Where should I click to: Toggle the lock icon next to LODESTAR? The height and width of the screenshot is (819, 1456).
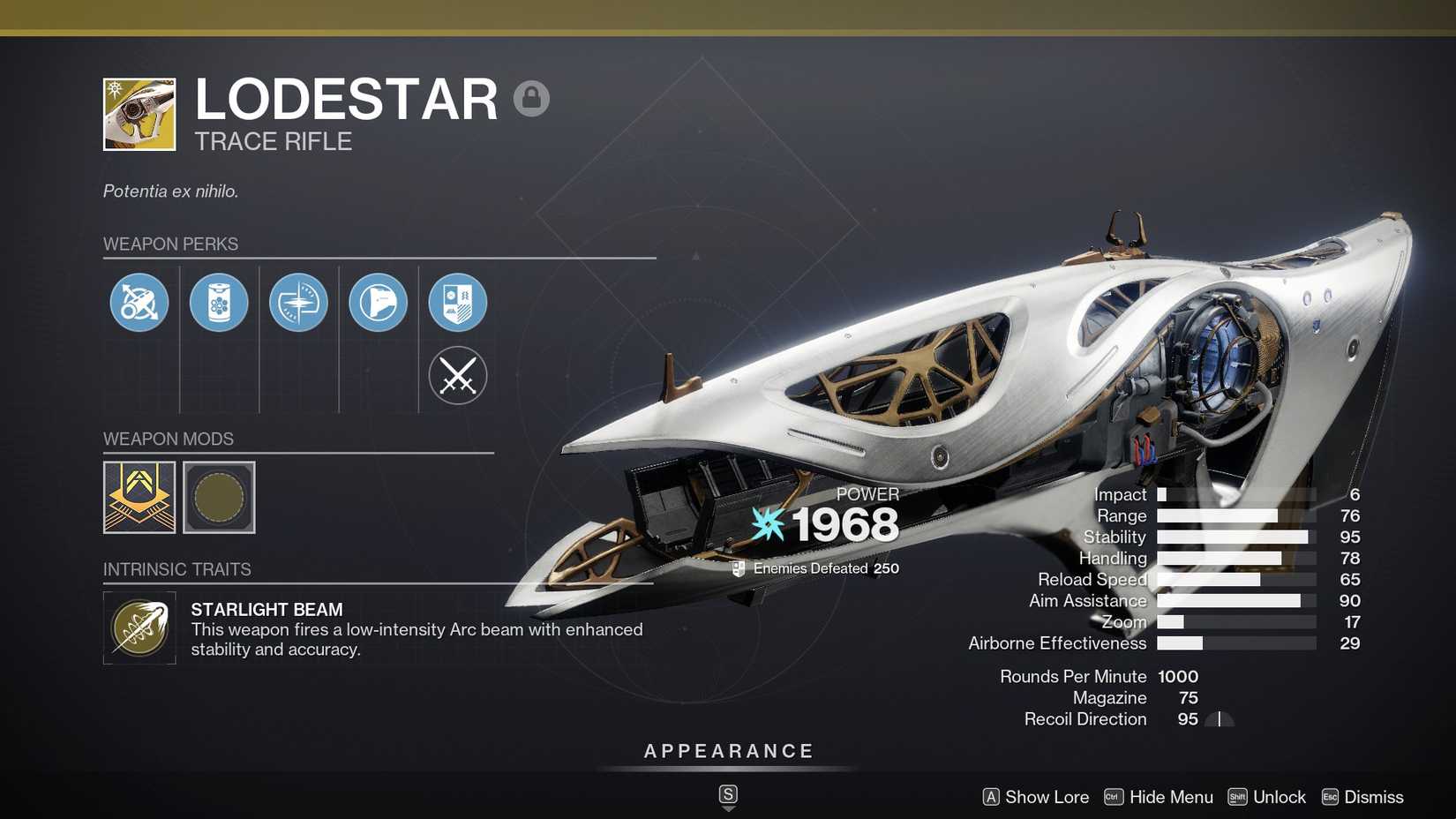(531, 97)
